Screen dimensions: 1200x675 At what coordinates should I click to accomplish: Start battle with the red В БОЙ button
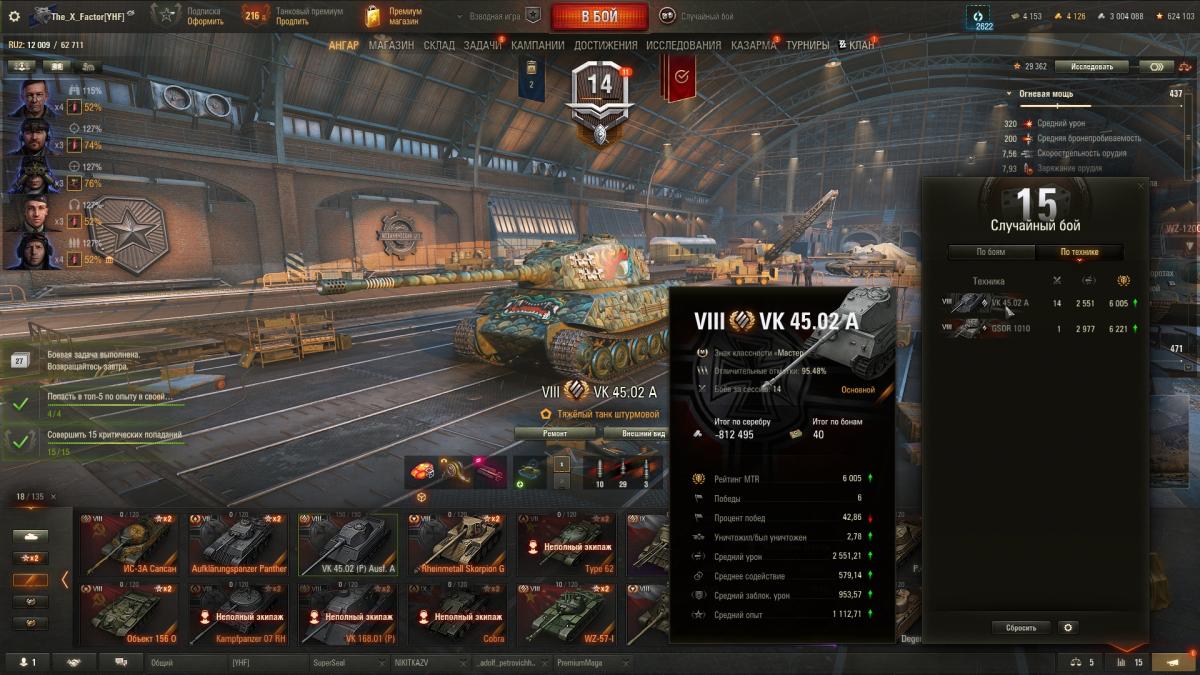[600, 16]
